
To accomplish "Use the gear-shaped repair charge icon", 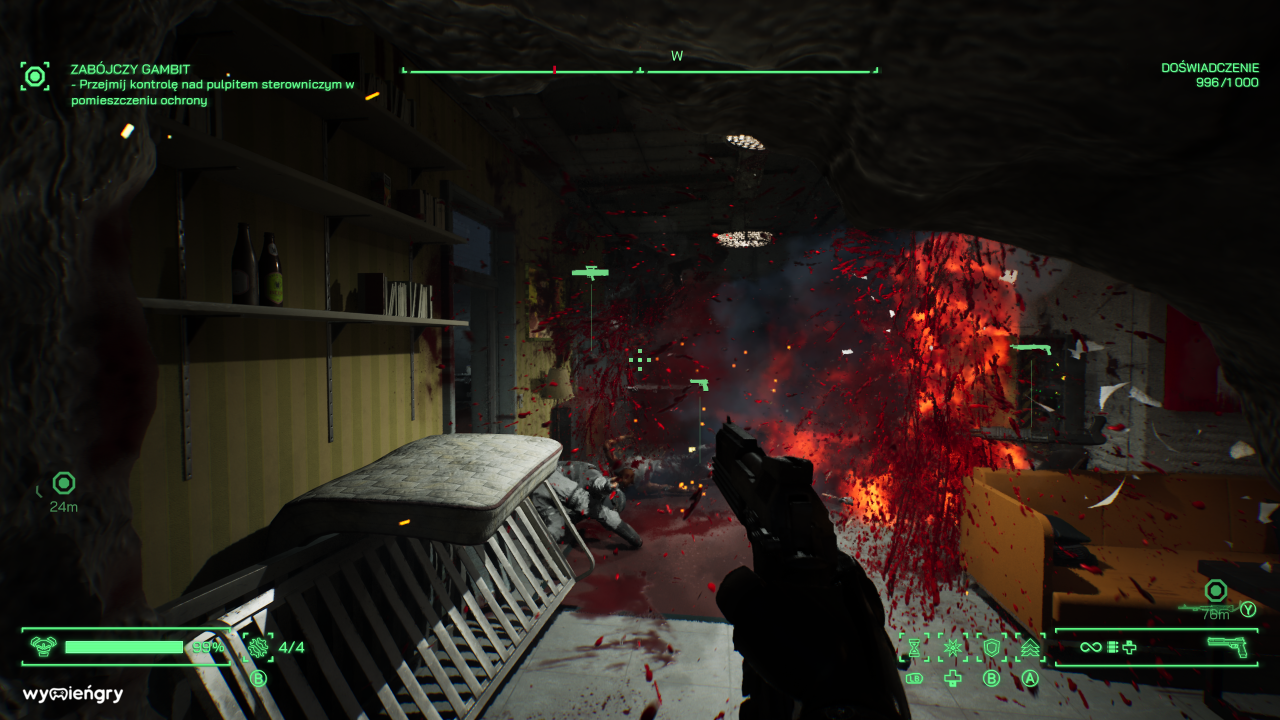I will coord(258,647).
